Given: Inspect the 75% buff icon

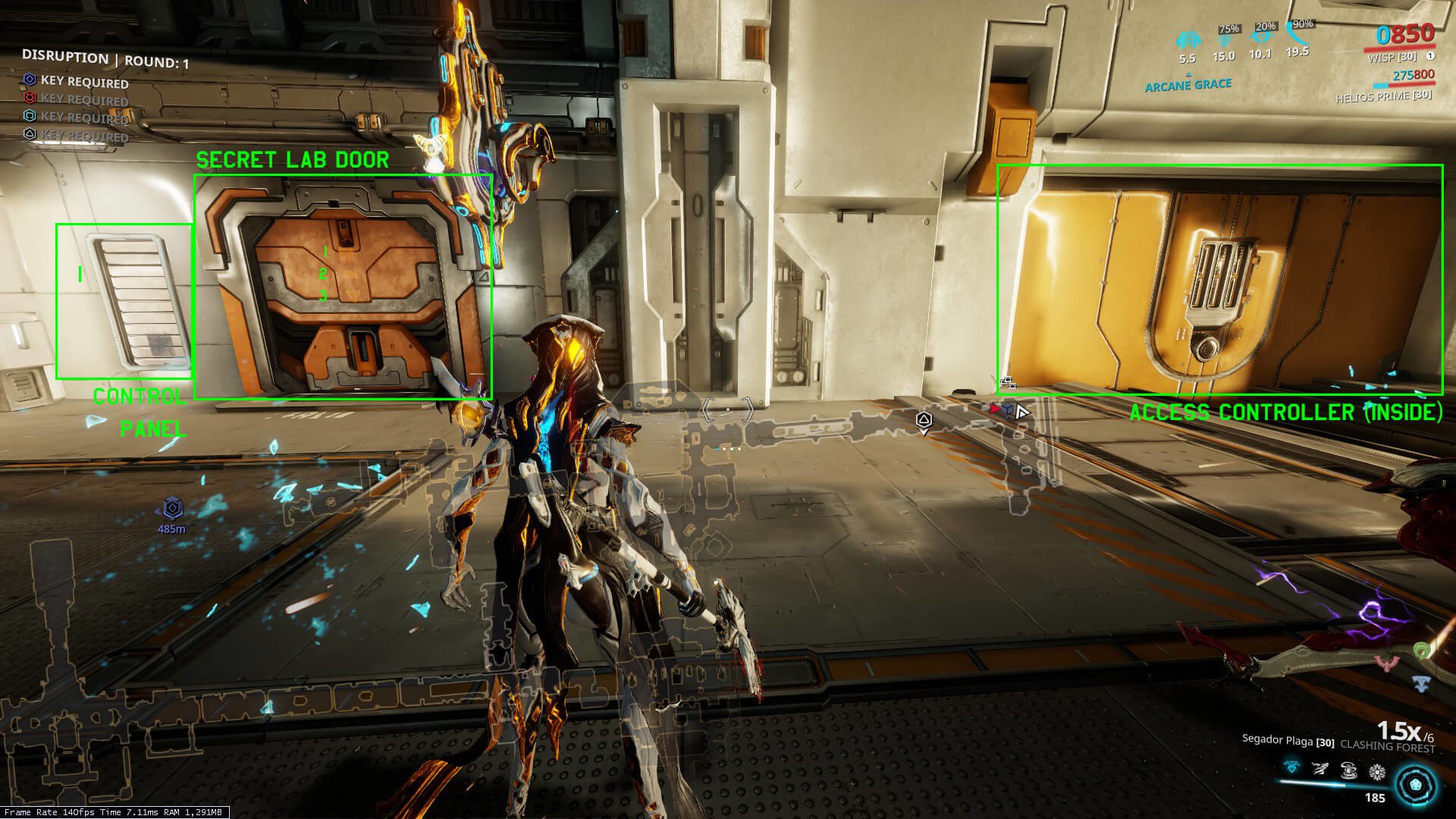Looking at the screenshot, I should pyautogui.click(x=1224, y=39).
